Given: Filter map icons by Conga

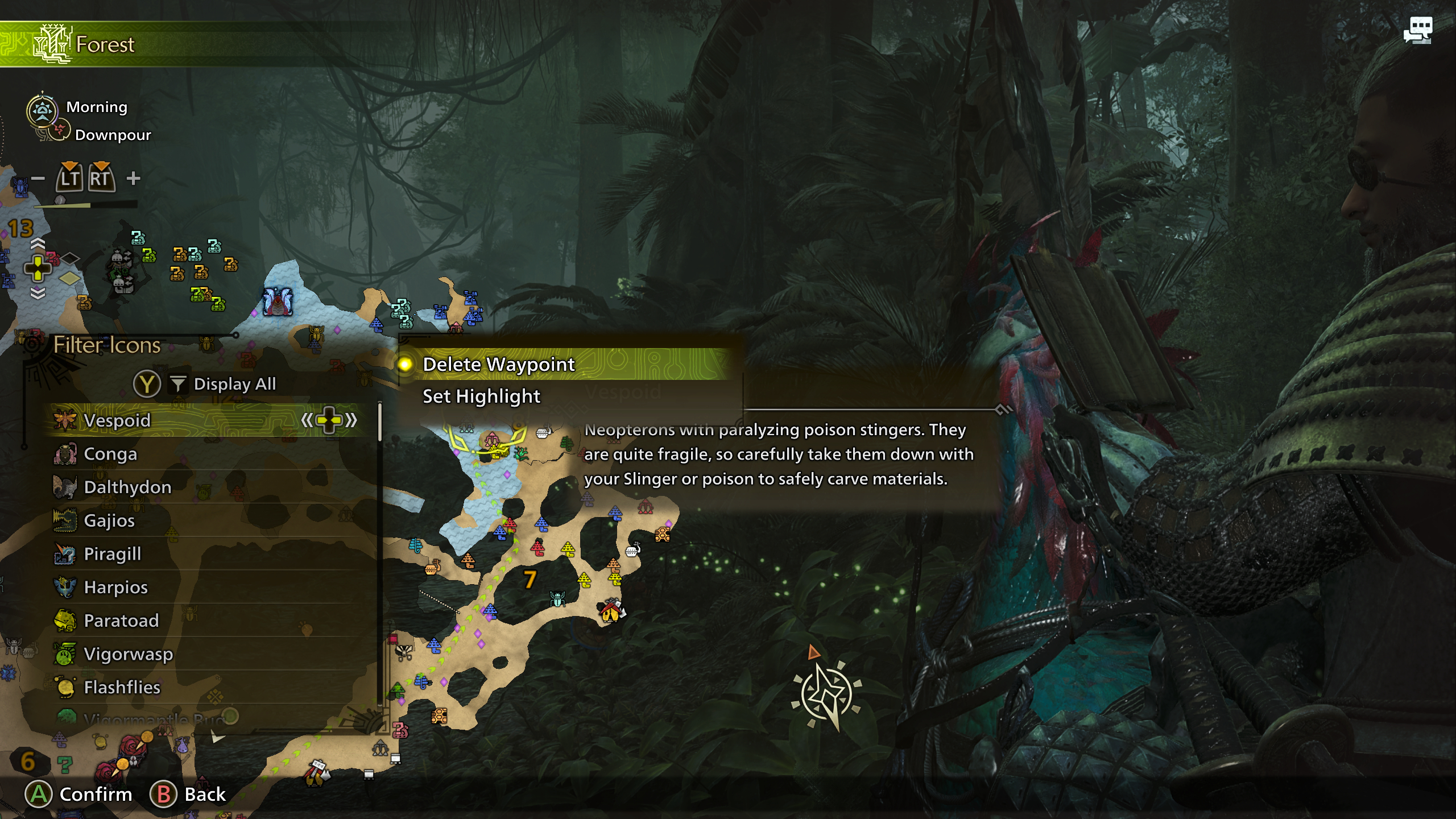Looking at the screenshot, I should [x=110, y=454].
